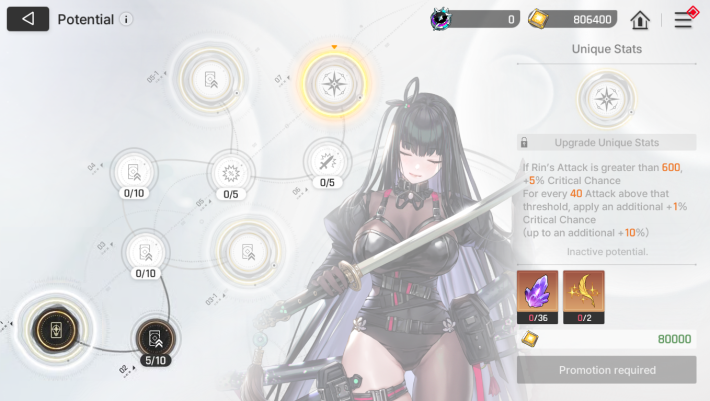The image size is (710, 401).
Task: Select the sword potential node showing 0/5
Action: point(326,160)
